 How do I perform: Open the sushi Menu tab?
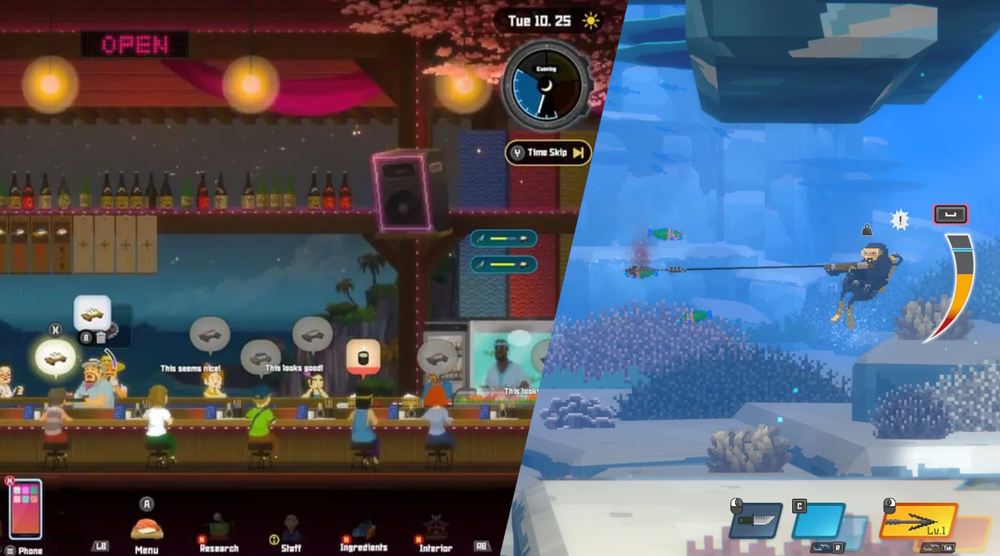(x=147, y=529)
